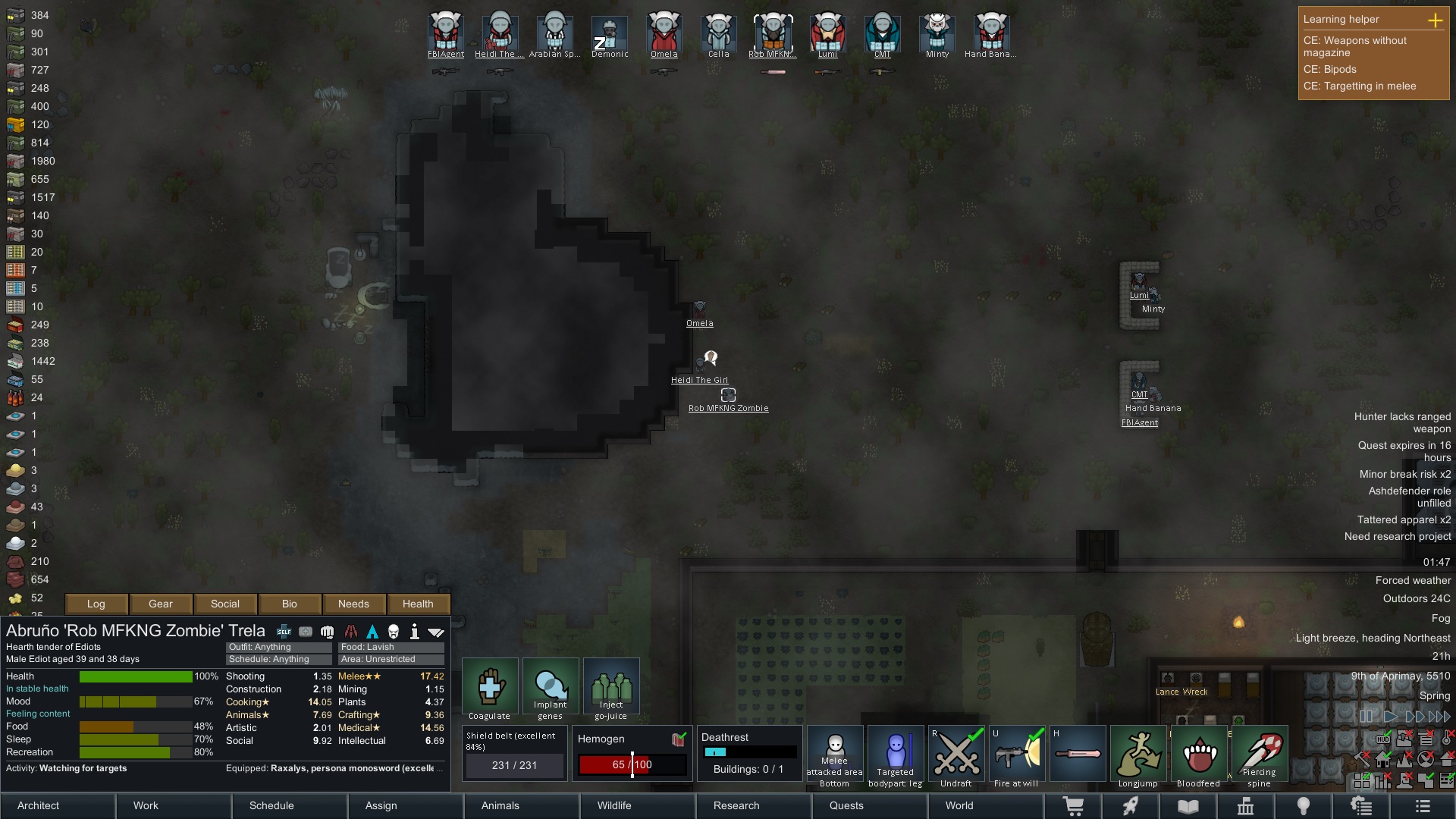
Task: Open the Work tab
Action: tap(174, 805)
